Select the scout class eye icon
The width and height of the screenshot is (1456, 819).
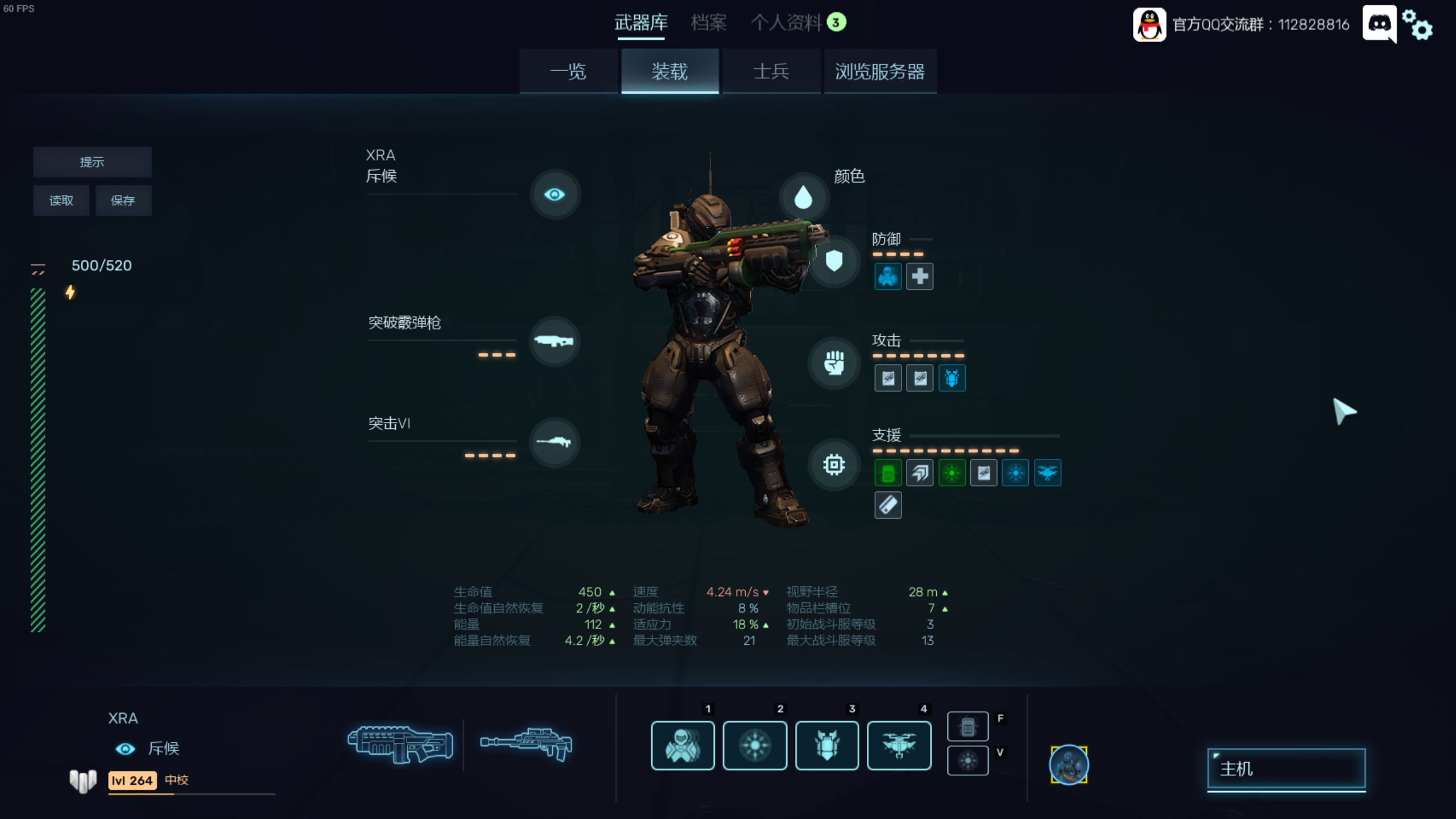(555, 195)
